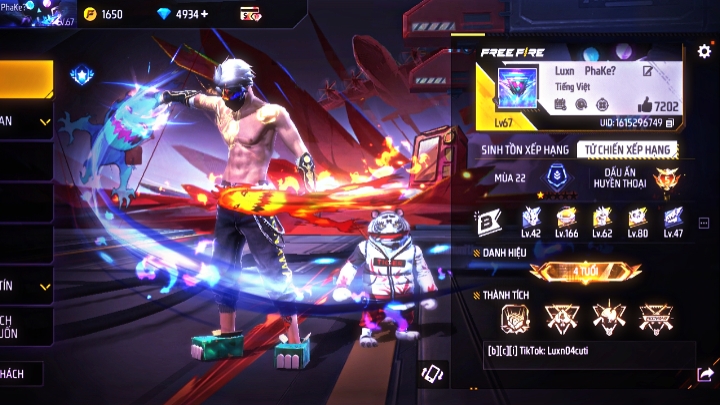
Task: Open the Lv.166 badge icon
Action: pyautogui.click(x=566, y=219)
